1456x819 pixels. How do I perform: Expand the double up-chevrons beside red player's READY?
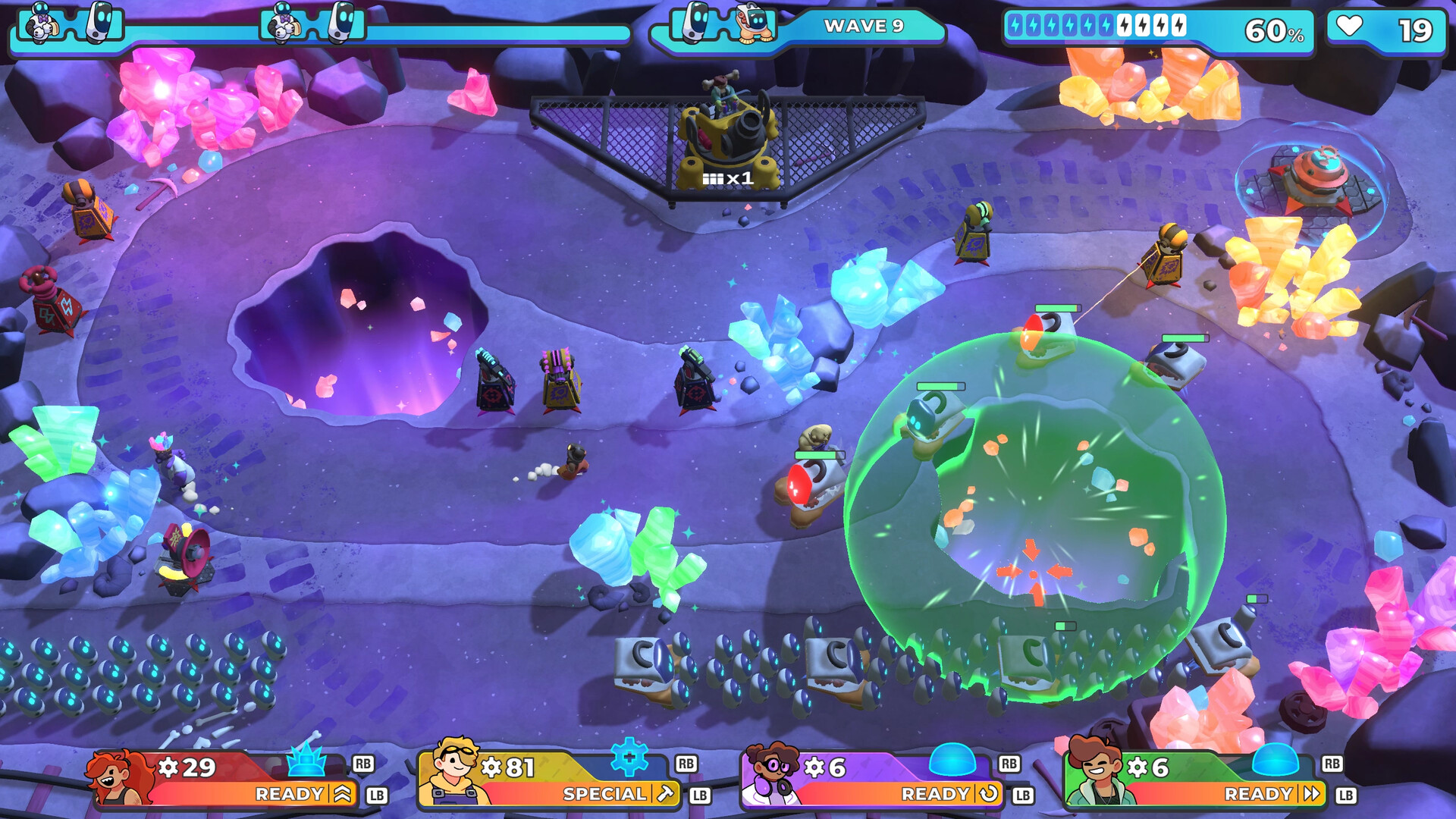pyautogui.click(x=340, y=795)
